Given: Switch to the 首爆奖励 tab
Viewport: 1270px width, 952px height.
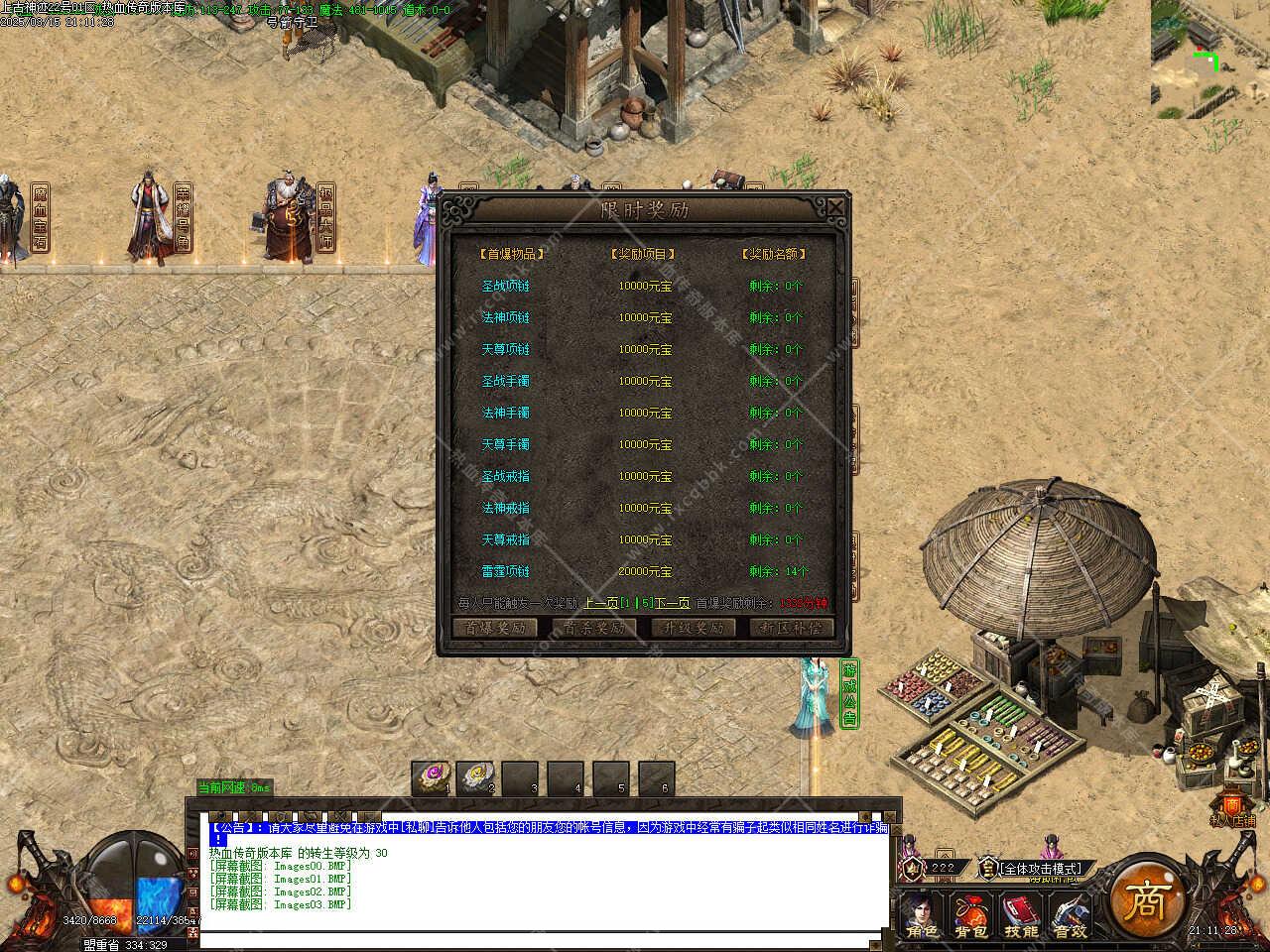Looking at the screenshot, I should click(494, 628).
